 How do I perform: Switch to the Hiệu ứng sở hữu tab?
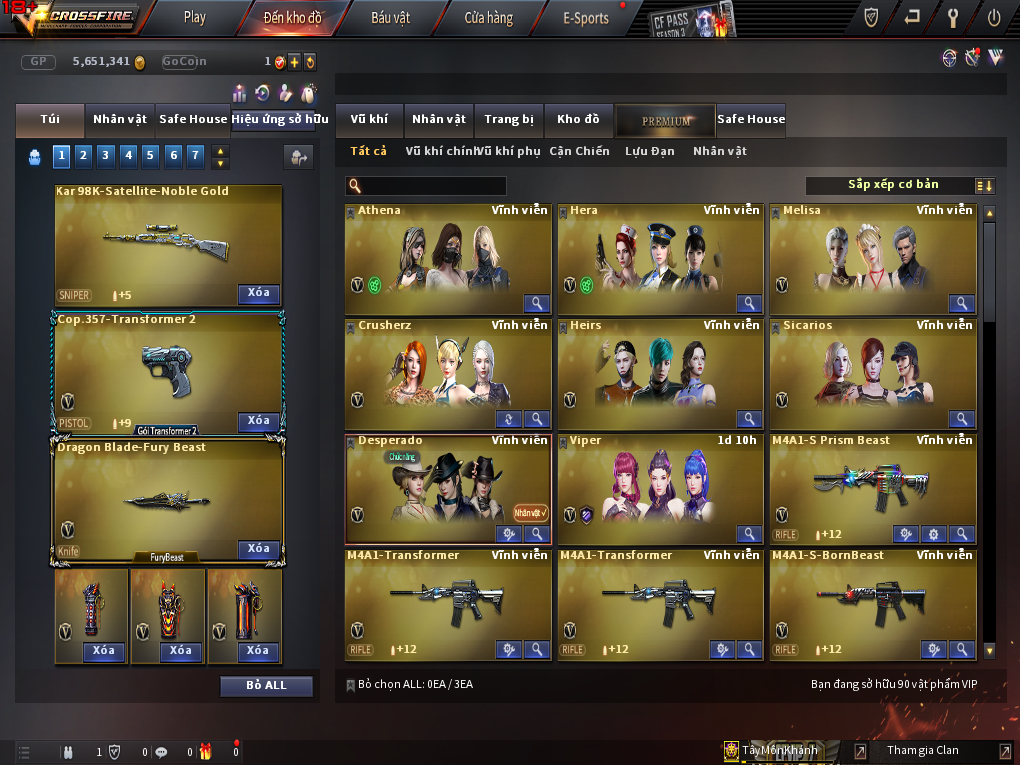tap(280, 119)
